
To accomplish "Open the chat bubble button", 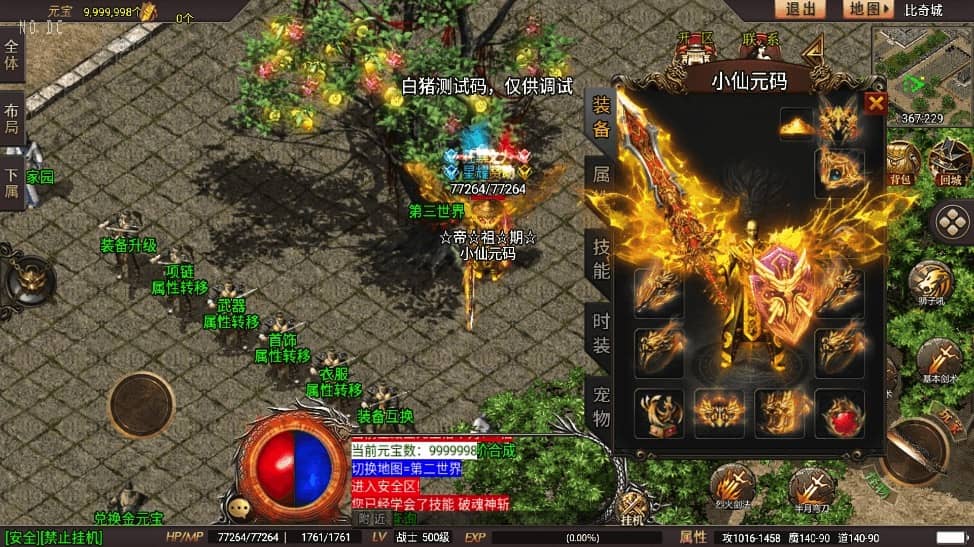I will click(239, 508).
